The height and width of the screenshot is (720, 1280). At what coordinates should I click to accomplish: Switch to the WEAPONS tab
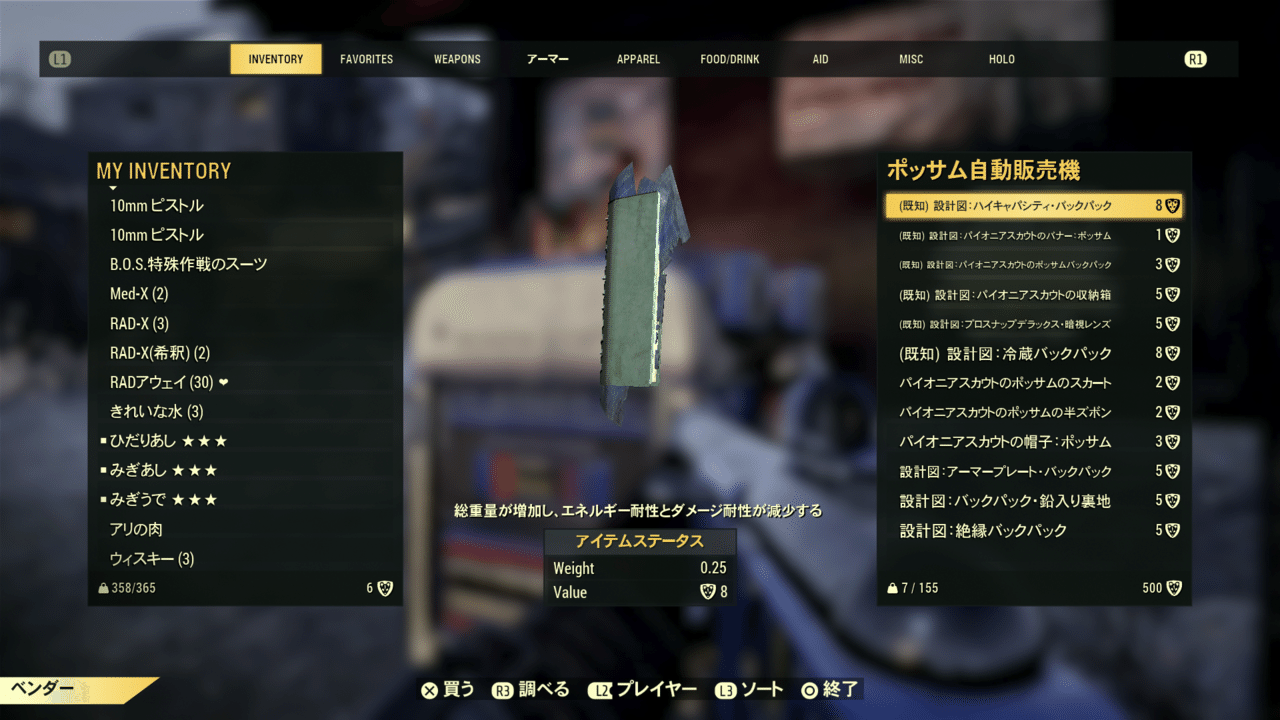pos(456,59)
